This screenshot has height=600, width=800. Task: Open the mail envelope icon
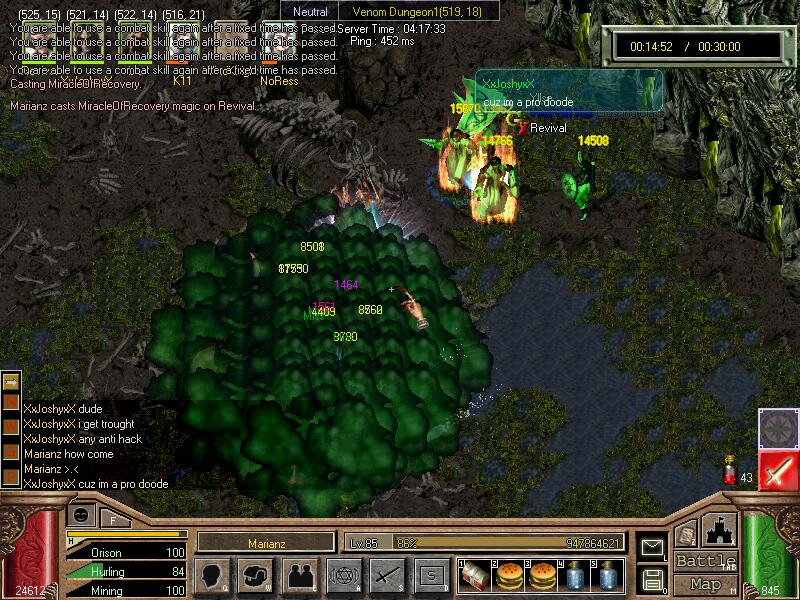[x=652, y=547]
